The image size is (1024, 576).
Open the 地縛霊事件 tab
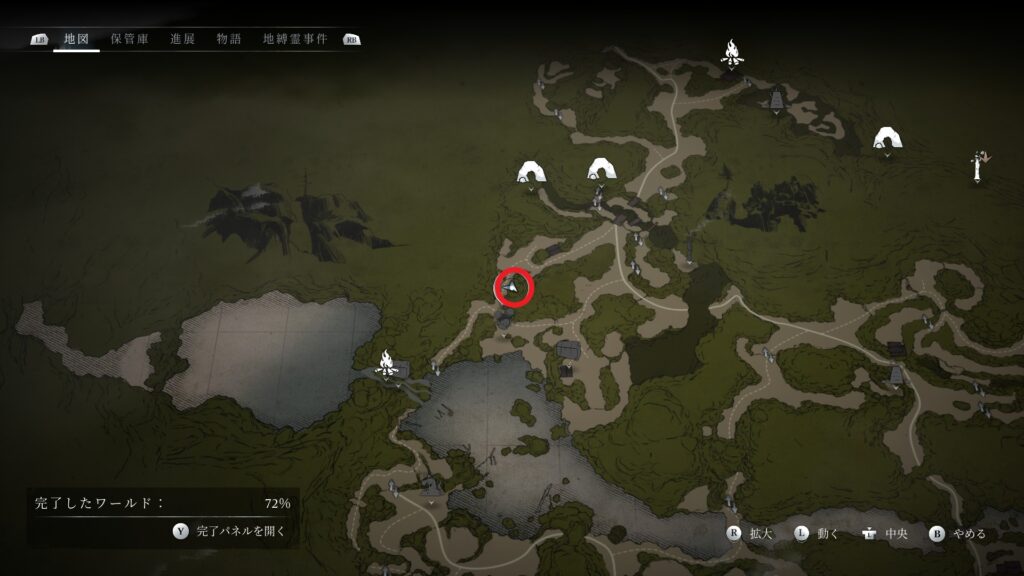295,40
